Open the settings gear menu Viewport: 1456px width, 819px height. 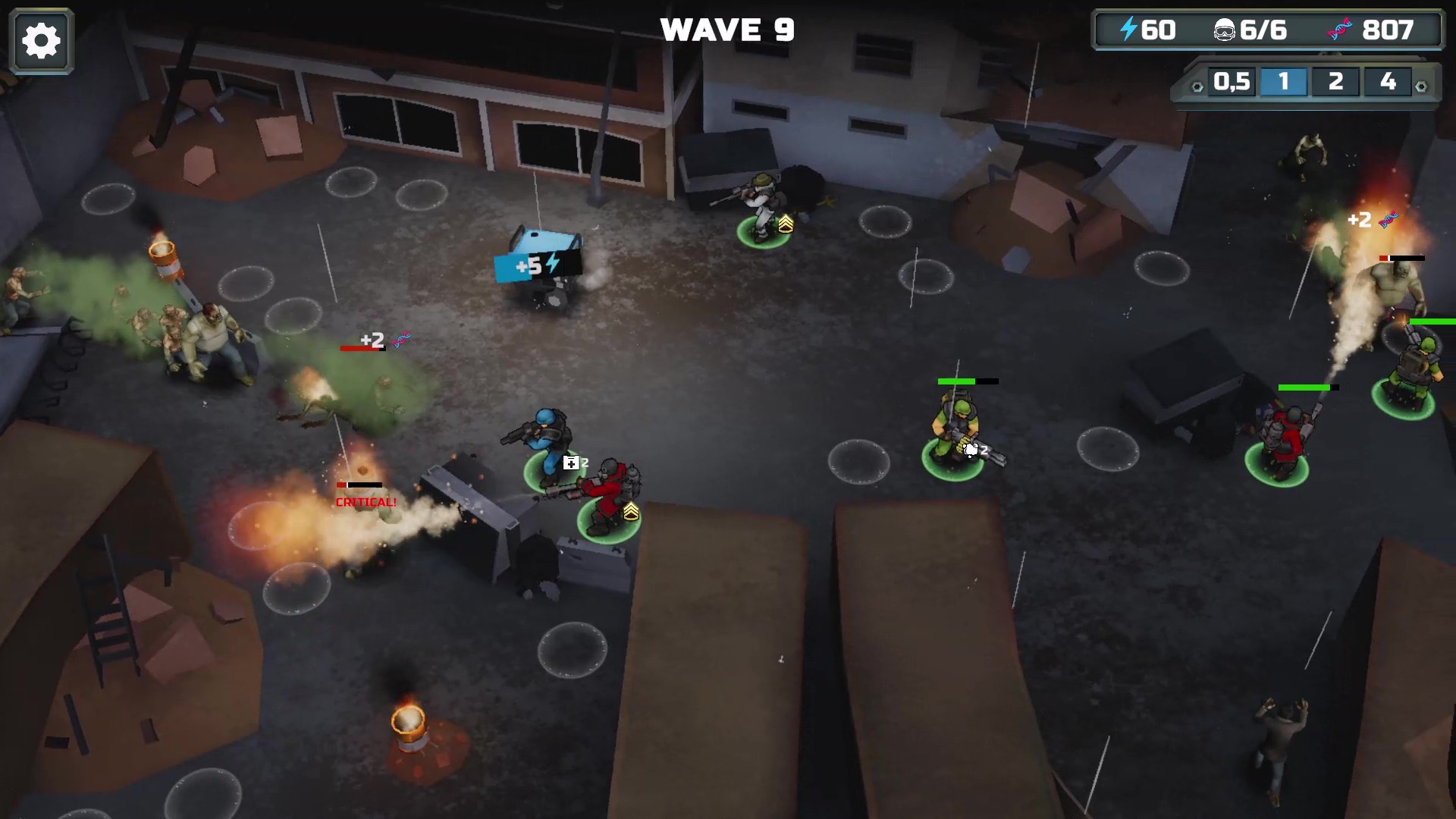[41, 39]
